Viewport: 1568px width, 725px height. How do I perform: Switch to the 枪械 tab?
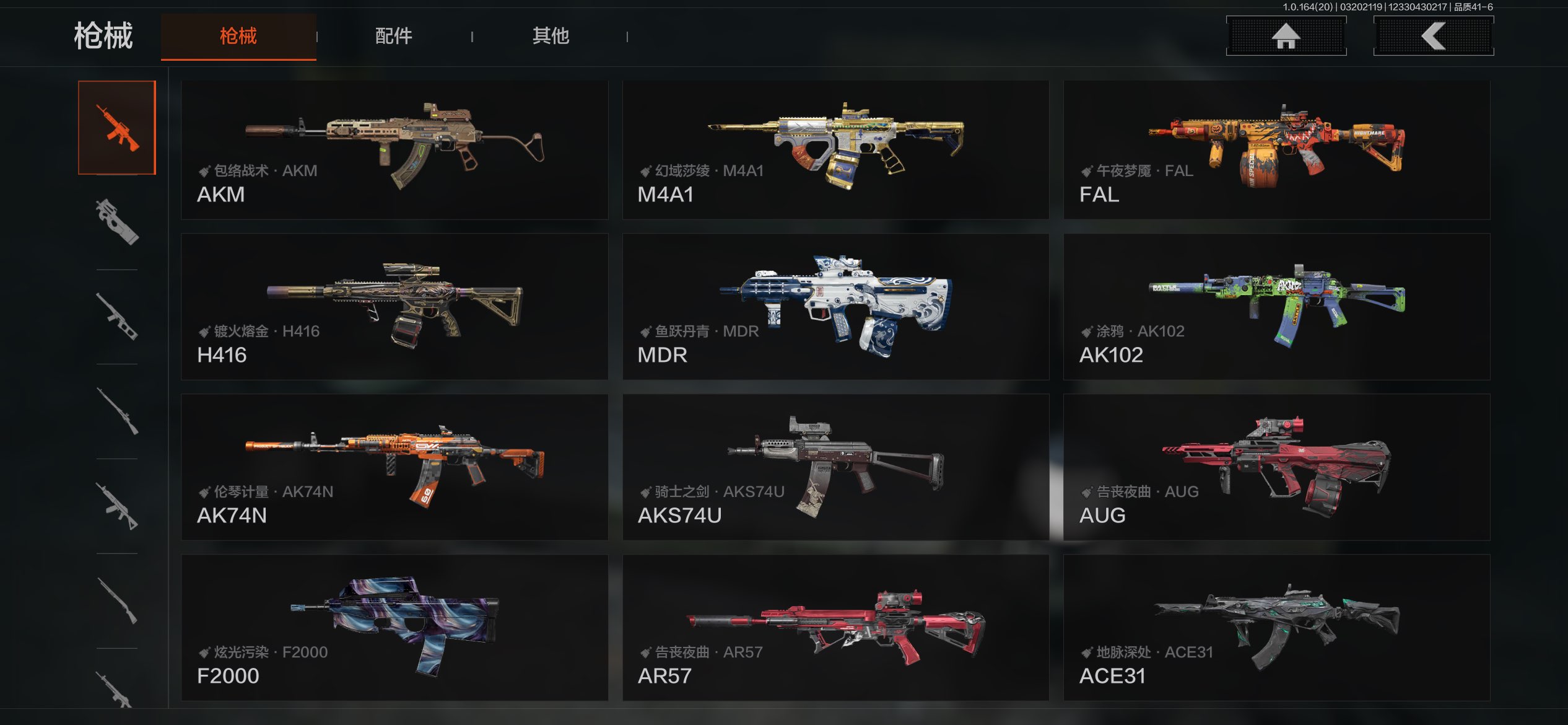(x=238, y=36)
